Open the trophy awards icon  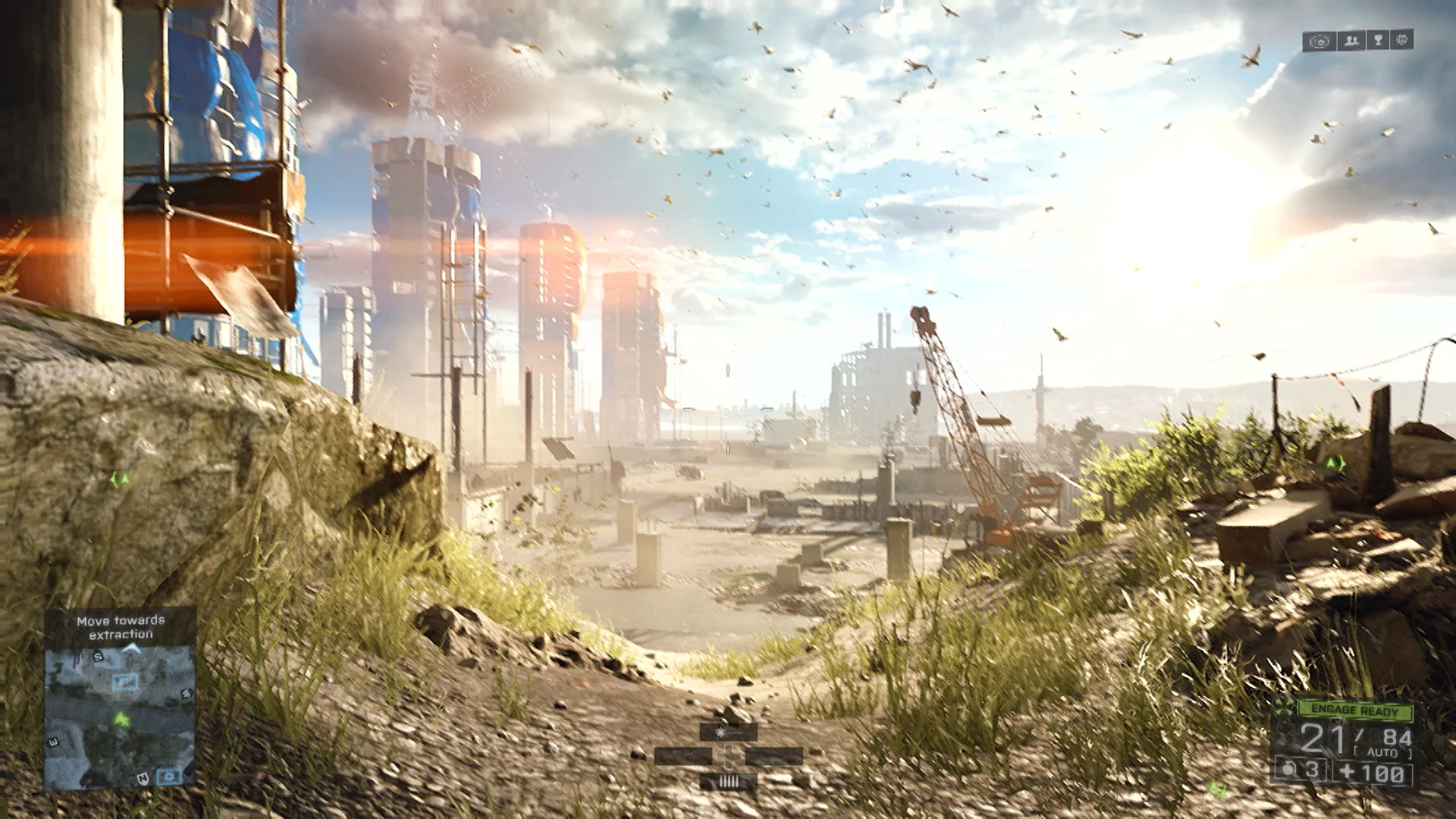(x=1378, y=40)
